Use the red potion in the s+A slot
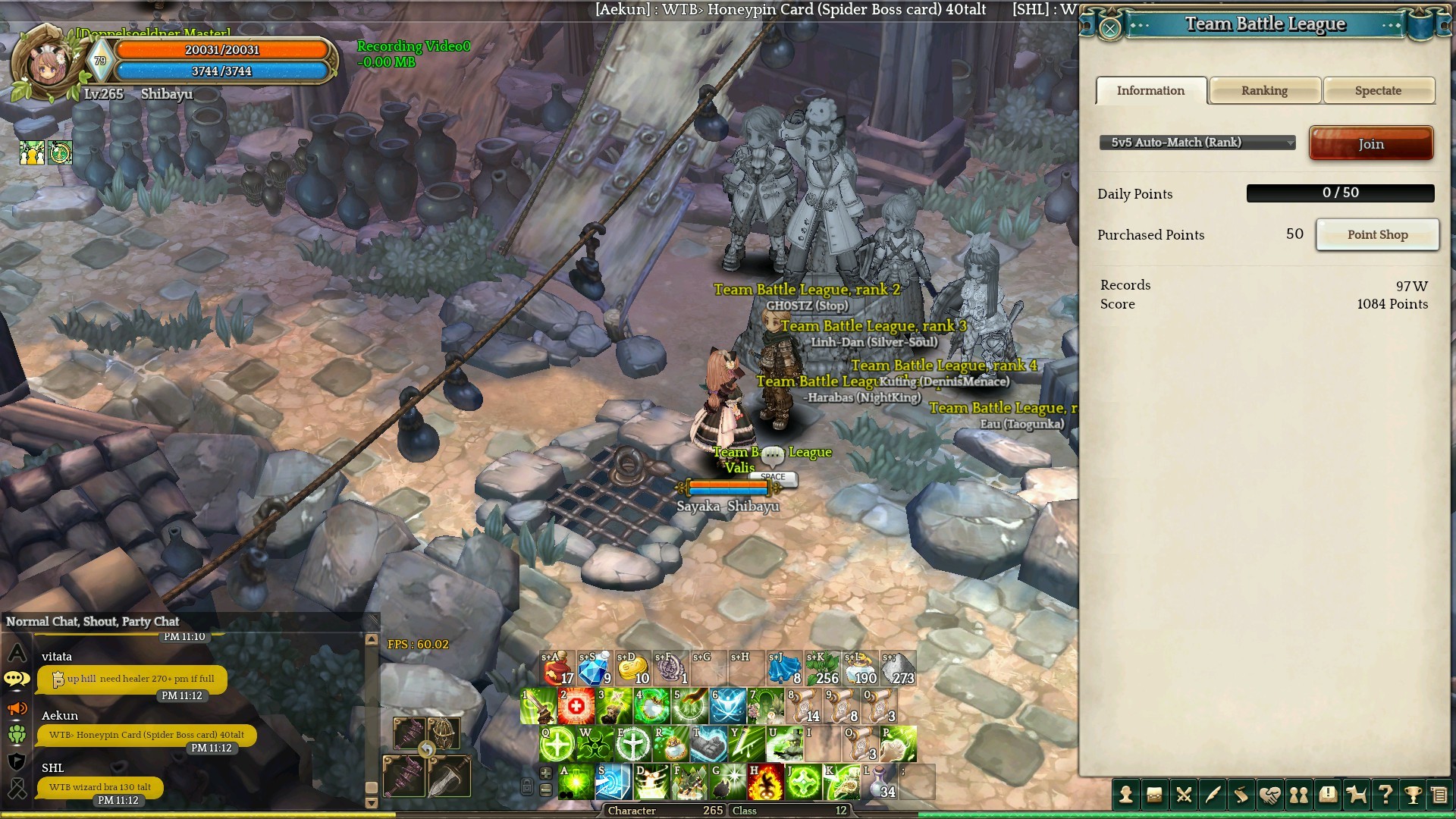The height and width of the screenshot is (819, 1456). (558, 668)
